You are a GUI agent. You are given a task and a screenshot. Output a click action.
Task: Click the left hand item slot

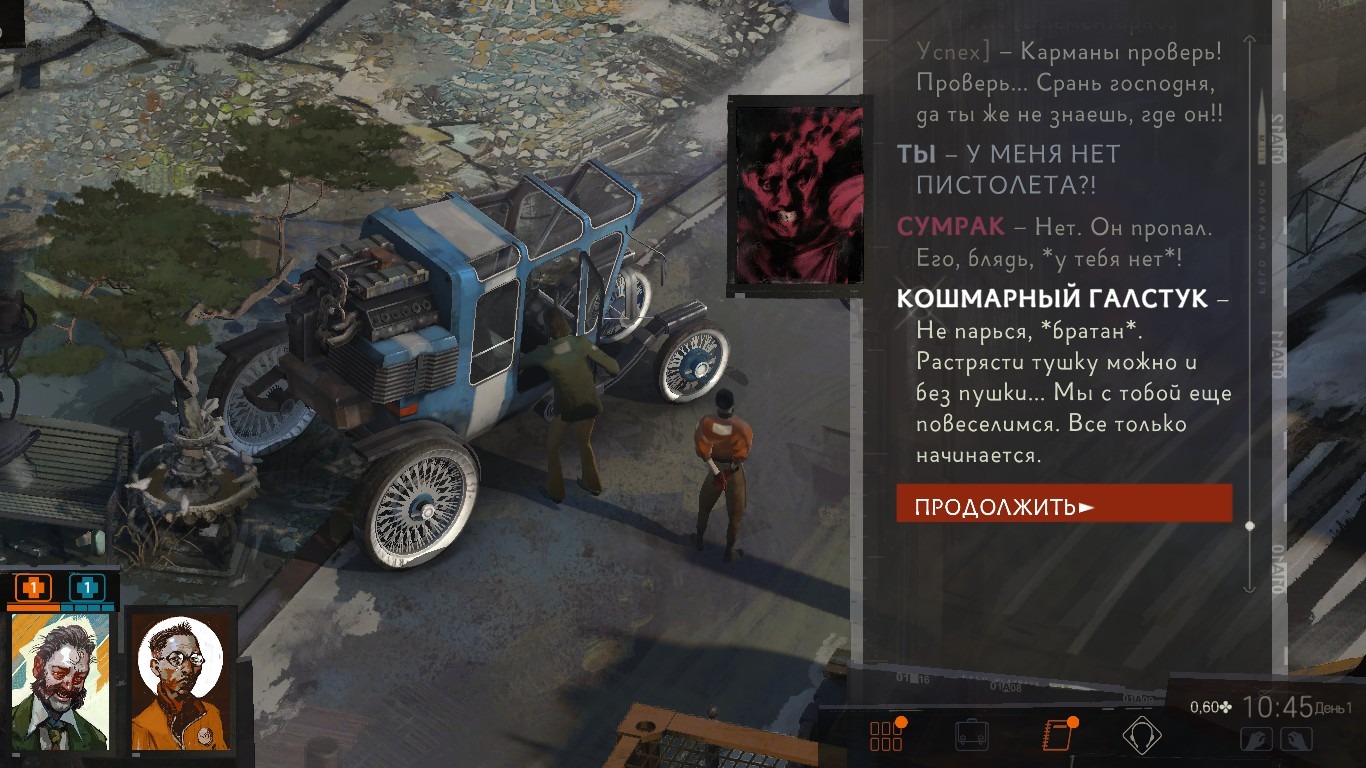[1258, 739]
